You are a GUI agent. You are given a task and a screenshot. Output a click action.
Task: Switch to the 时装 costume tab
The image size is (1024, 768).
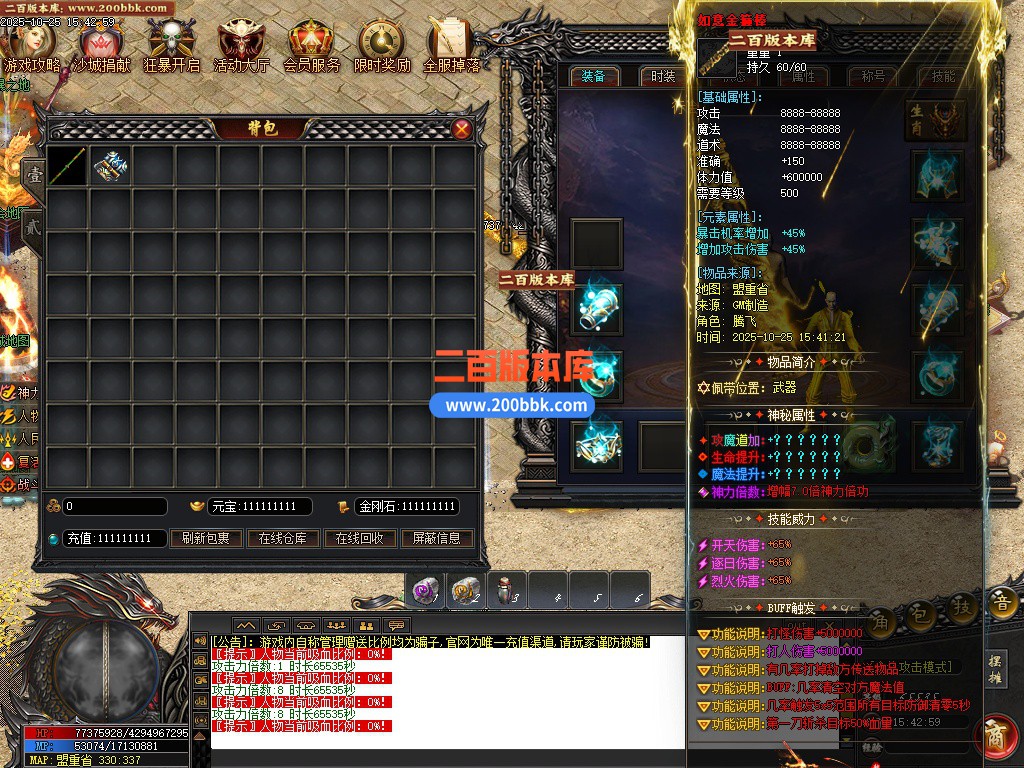coord(663,76)
